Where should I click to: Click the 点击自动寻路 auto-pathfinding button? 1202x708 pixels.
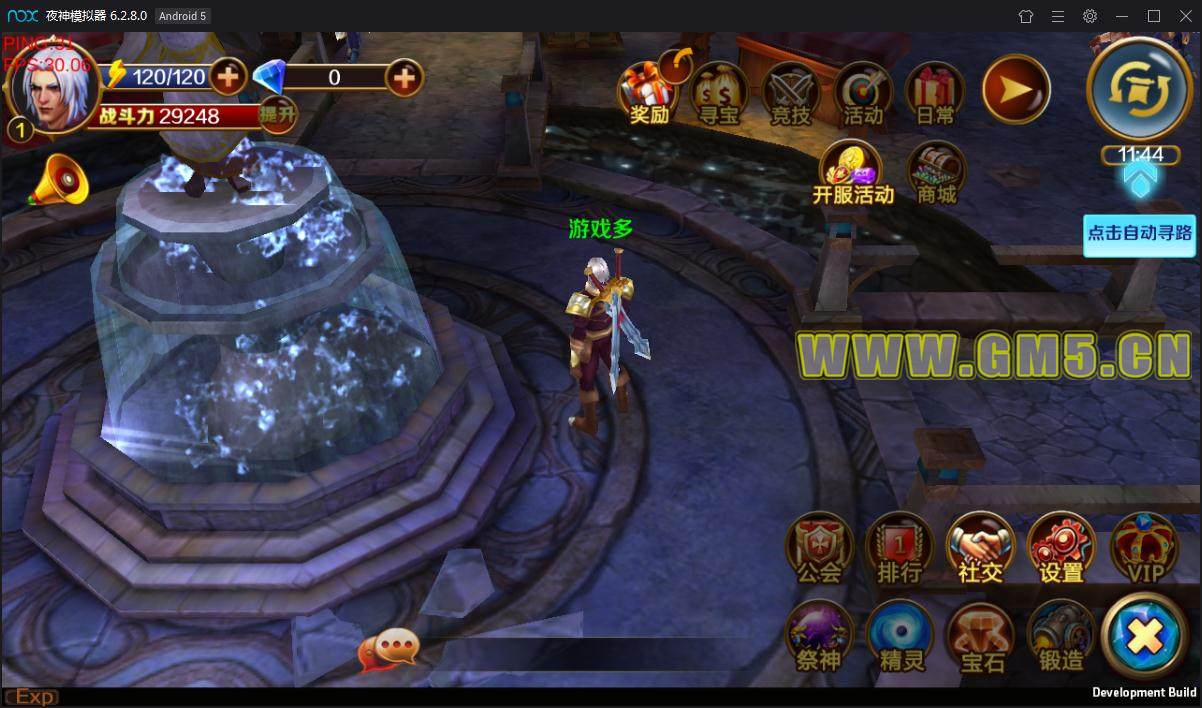point(1139,234)
